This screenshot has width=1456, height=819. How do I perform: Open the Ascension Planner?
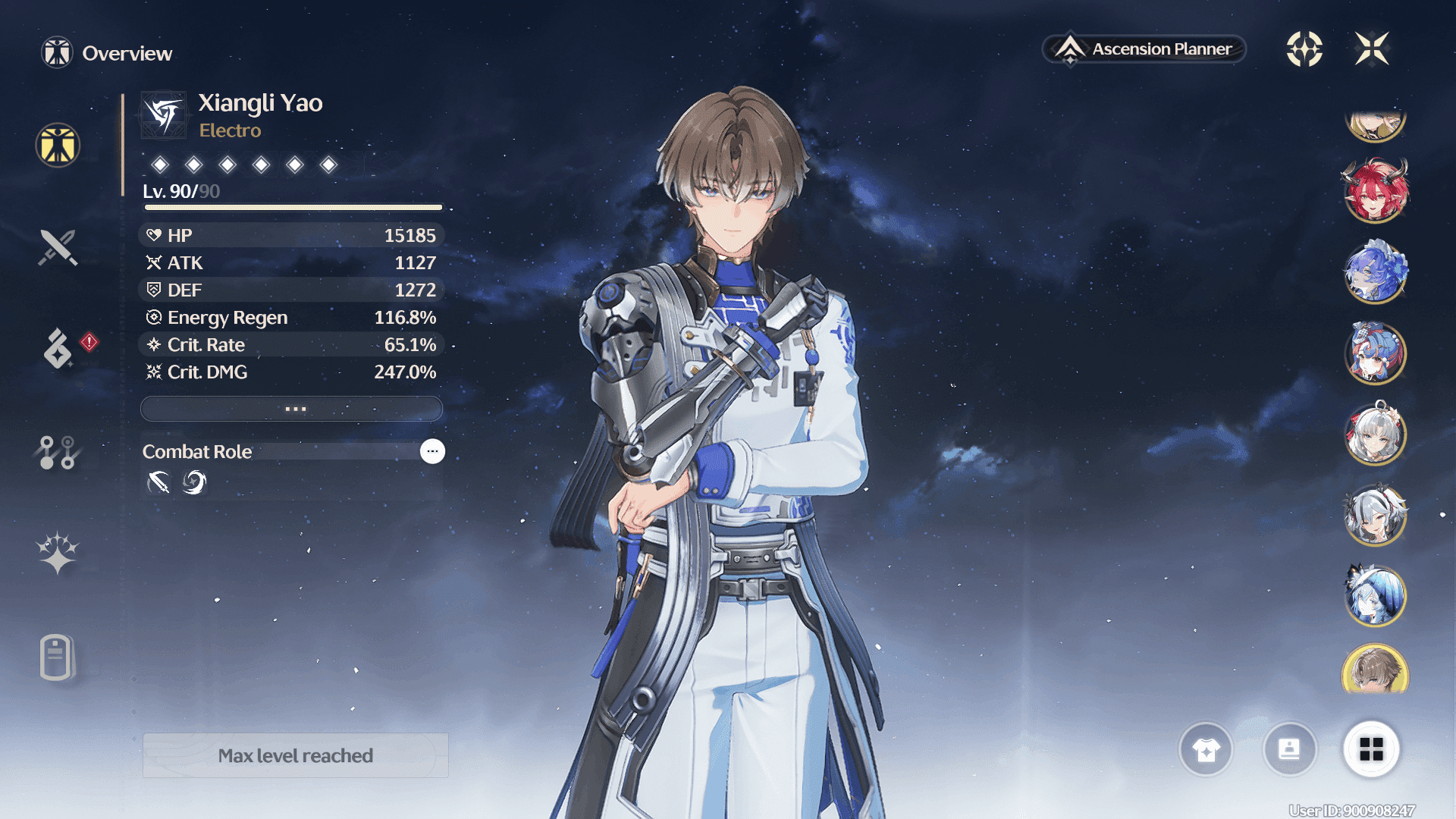(x=1144, y=49)
